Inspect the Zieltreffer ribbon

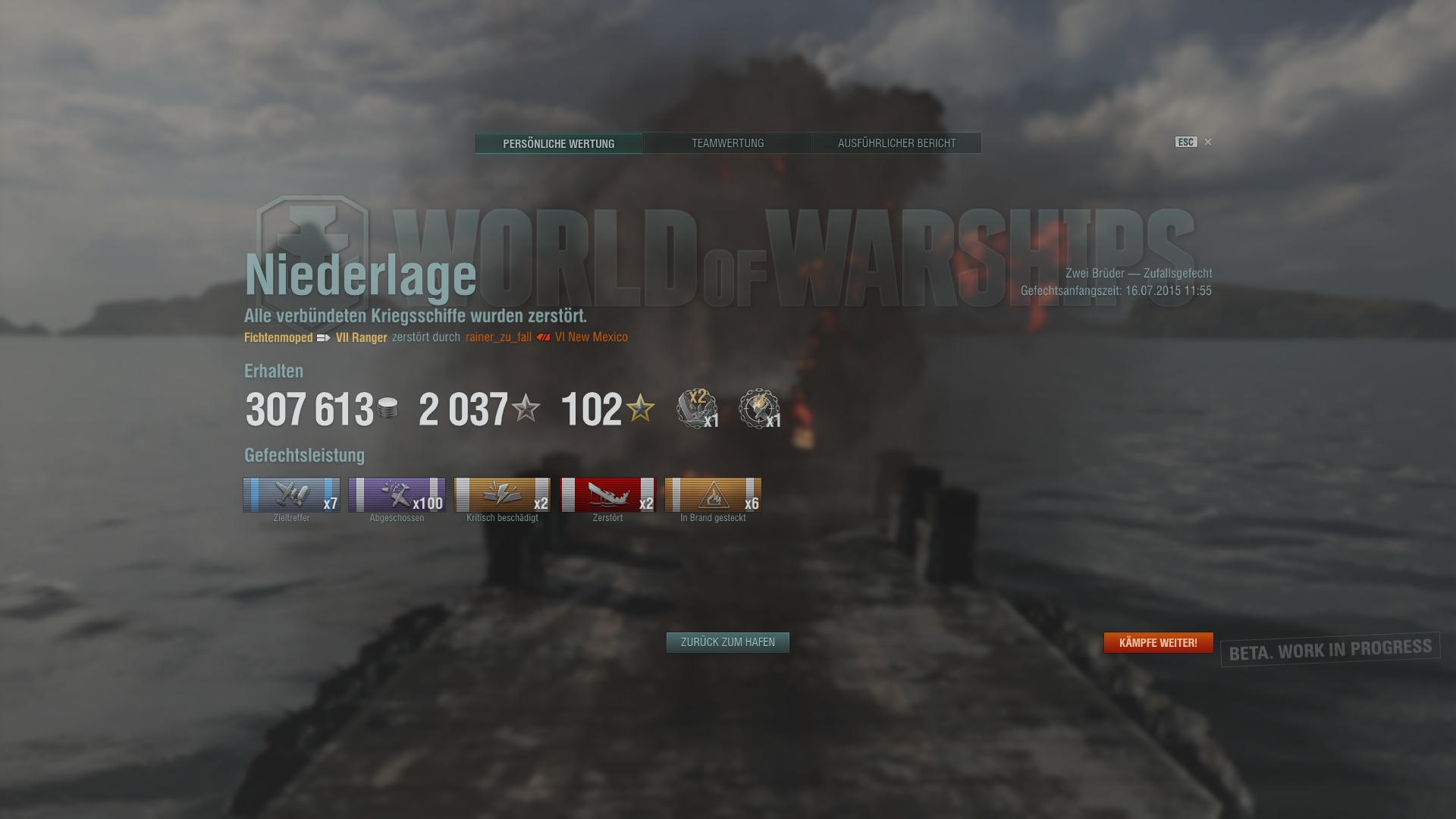[291, 495]
